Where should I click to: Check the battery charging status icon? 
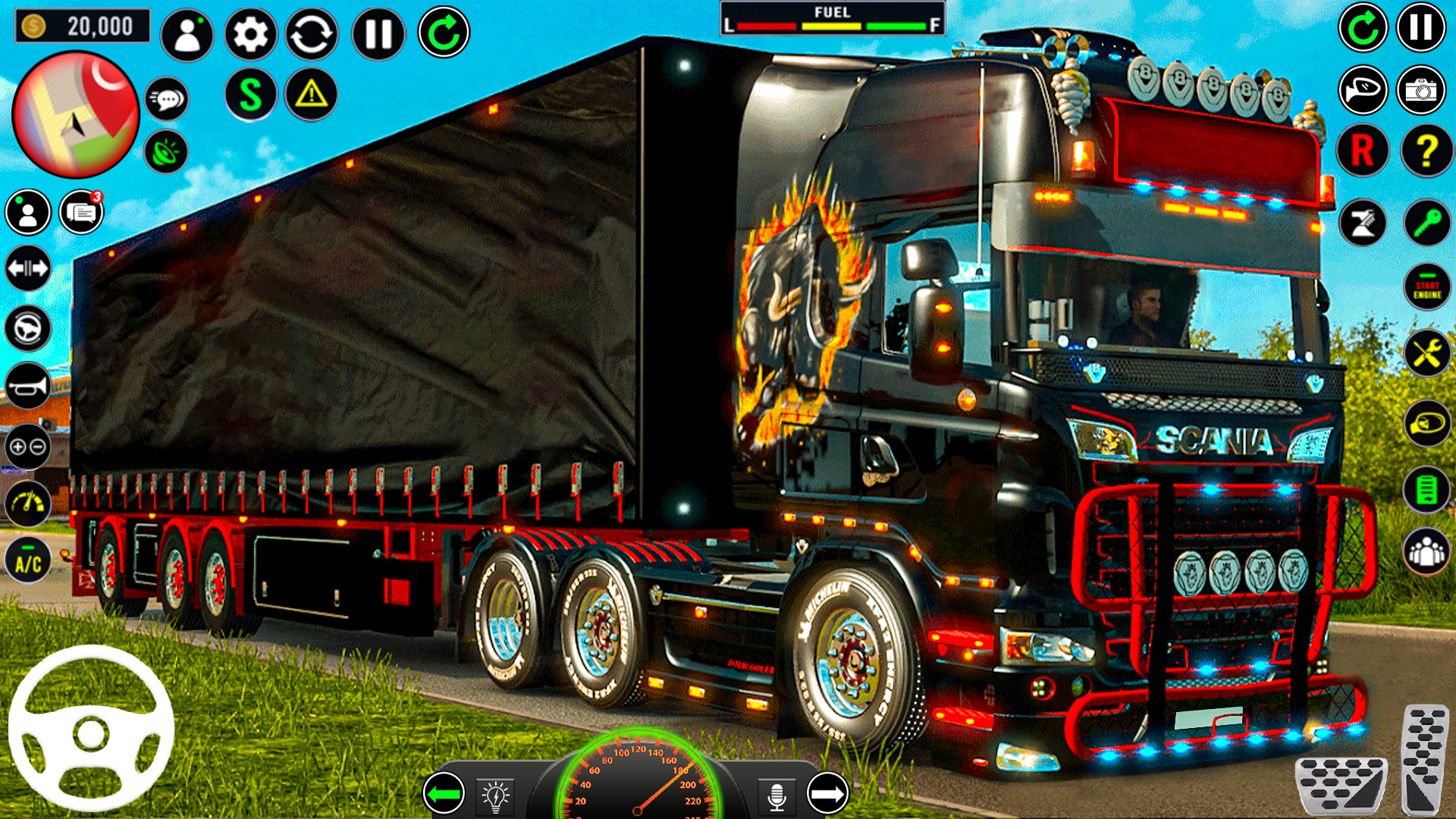click(1427, 492)
